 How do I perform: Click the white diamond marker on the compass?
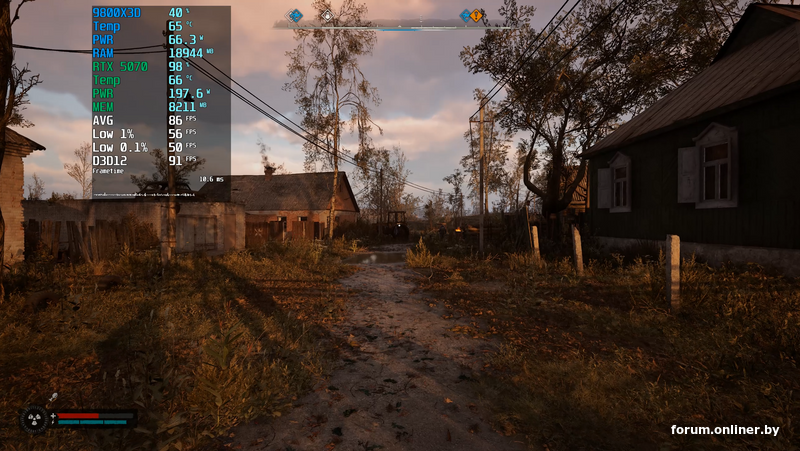tap(327, 16)
